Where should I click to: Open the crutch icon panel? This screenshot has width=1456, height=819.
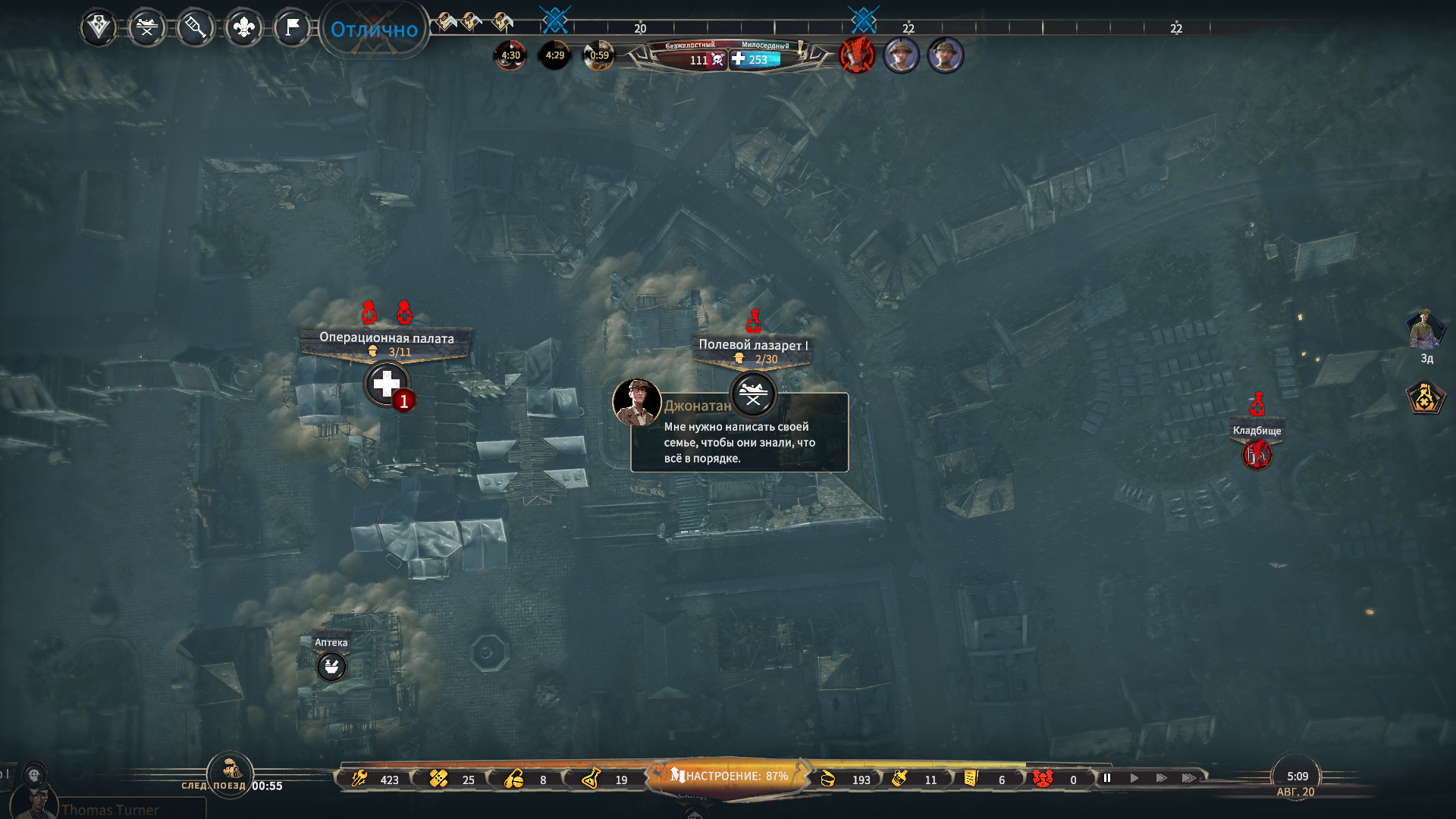[195, 28]
